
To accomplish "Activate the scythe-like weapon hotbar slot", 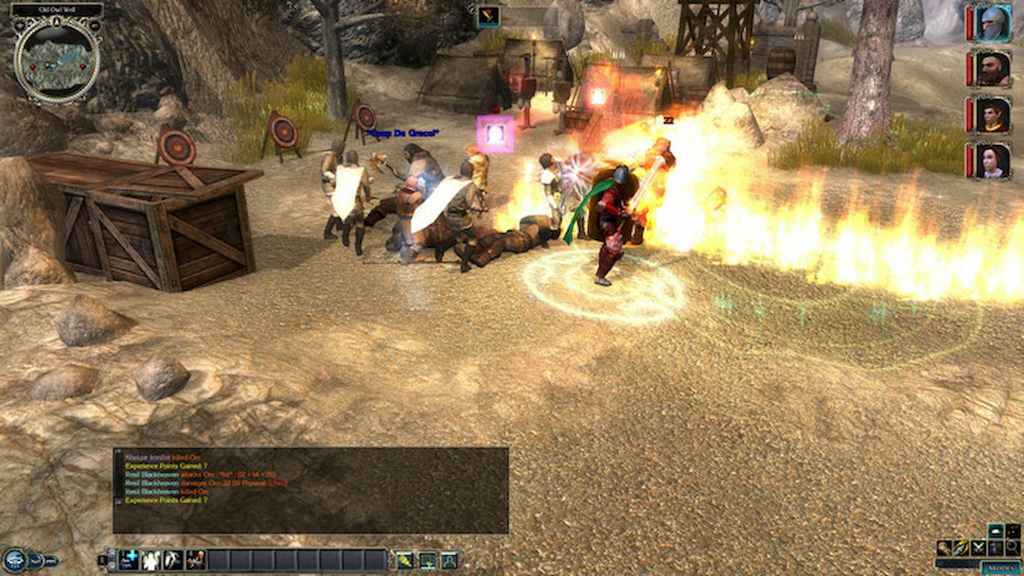I will 173,560.
